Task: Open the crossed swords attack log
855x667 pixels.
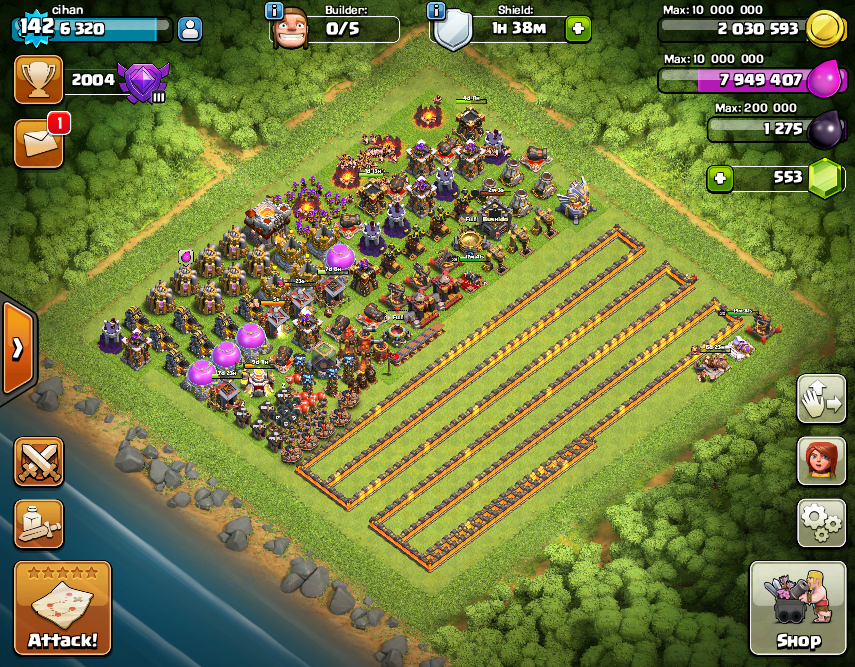Action: (x=38, y=462)
